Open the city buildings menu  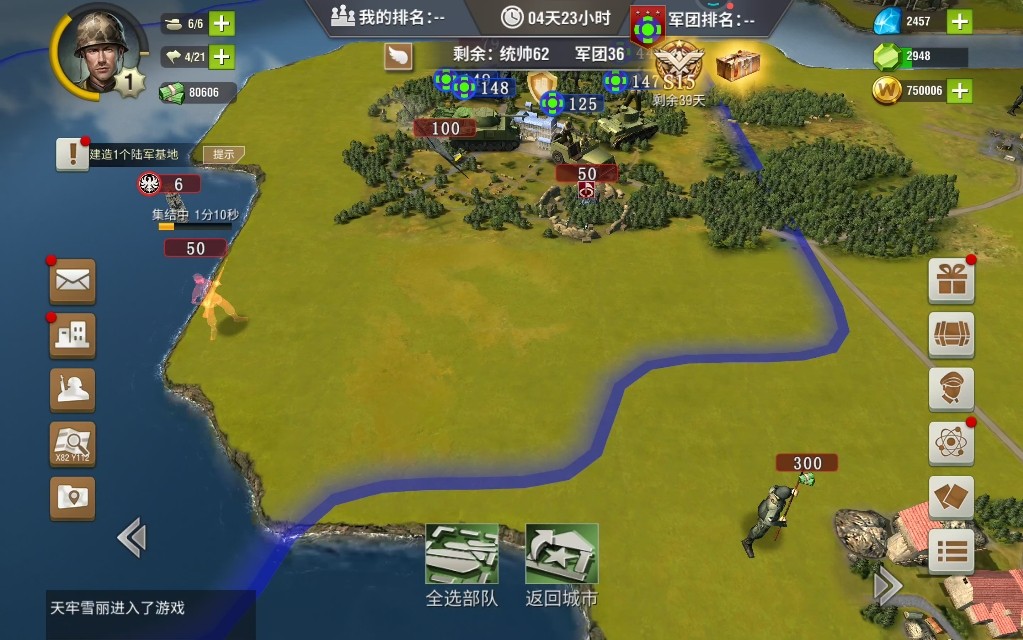point(73,336)
